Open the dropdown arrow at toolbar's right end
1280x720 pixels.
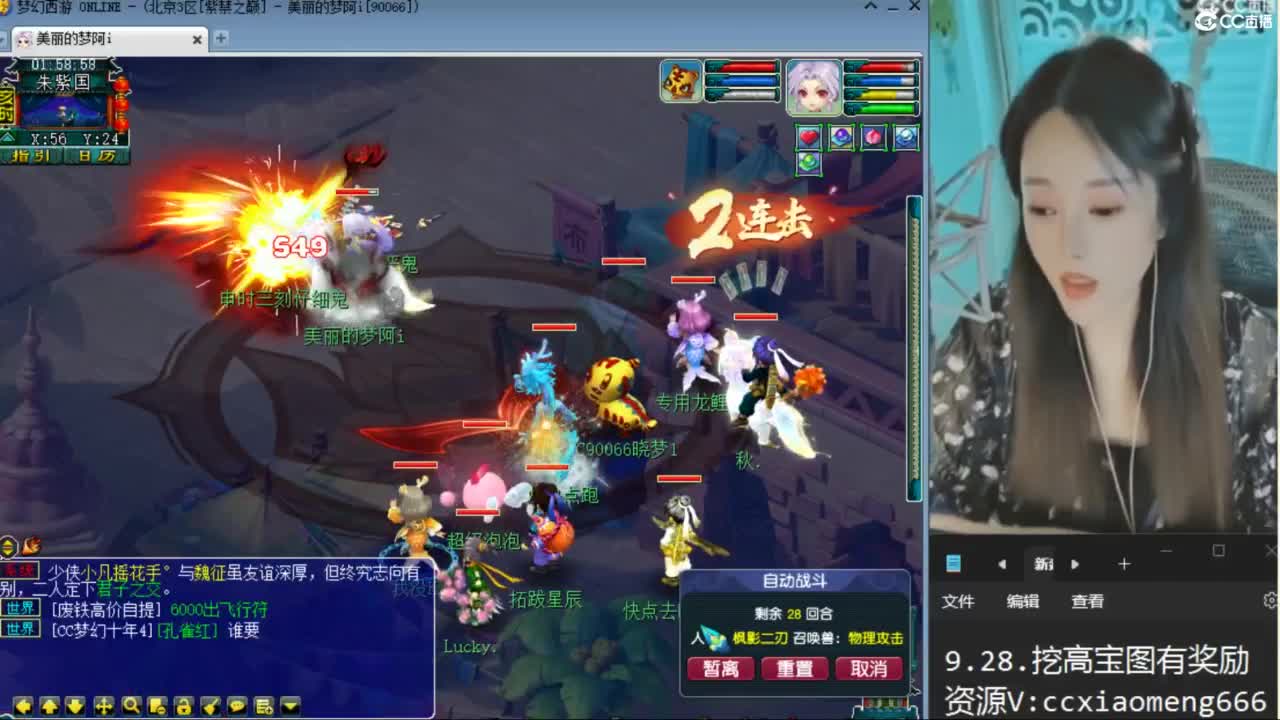[x=288, y=705]
